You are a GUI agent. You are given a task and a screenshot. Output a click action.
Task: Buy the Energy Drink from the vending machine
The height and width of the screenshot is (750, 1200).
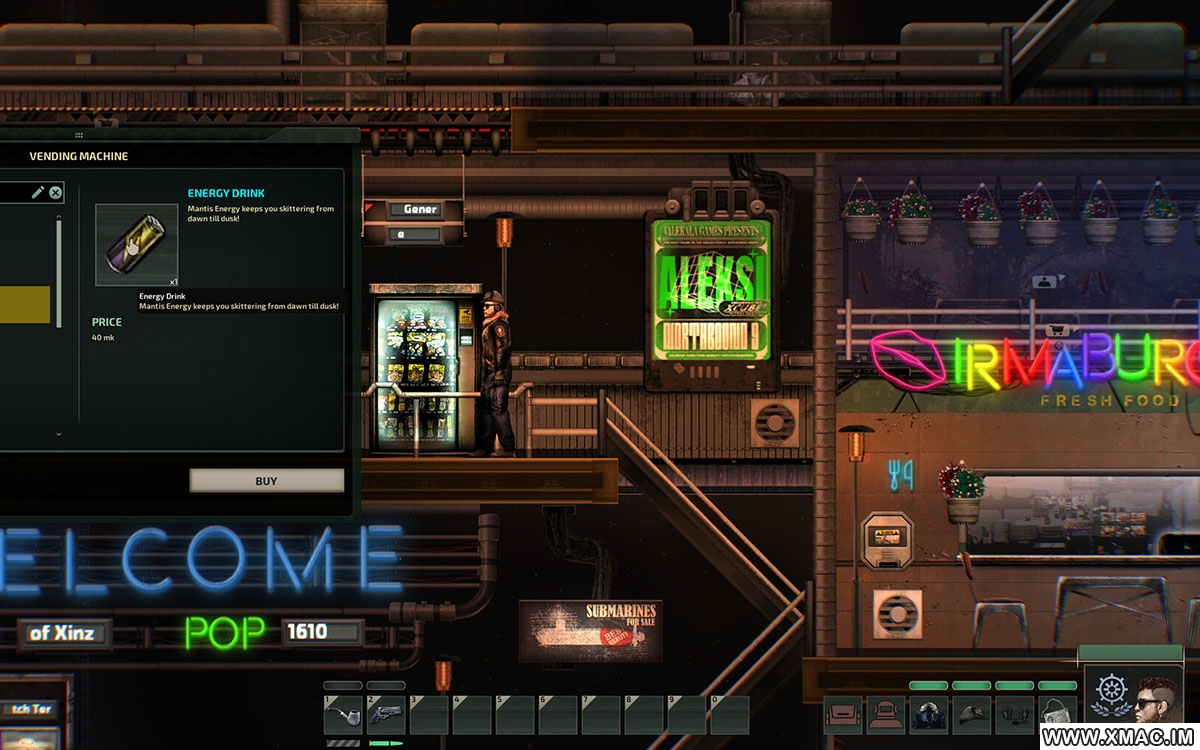[266, 481]
